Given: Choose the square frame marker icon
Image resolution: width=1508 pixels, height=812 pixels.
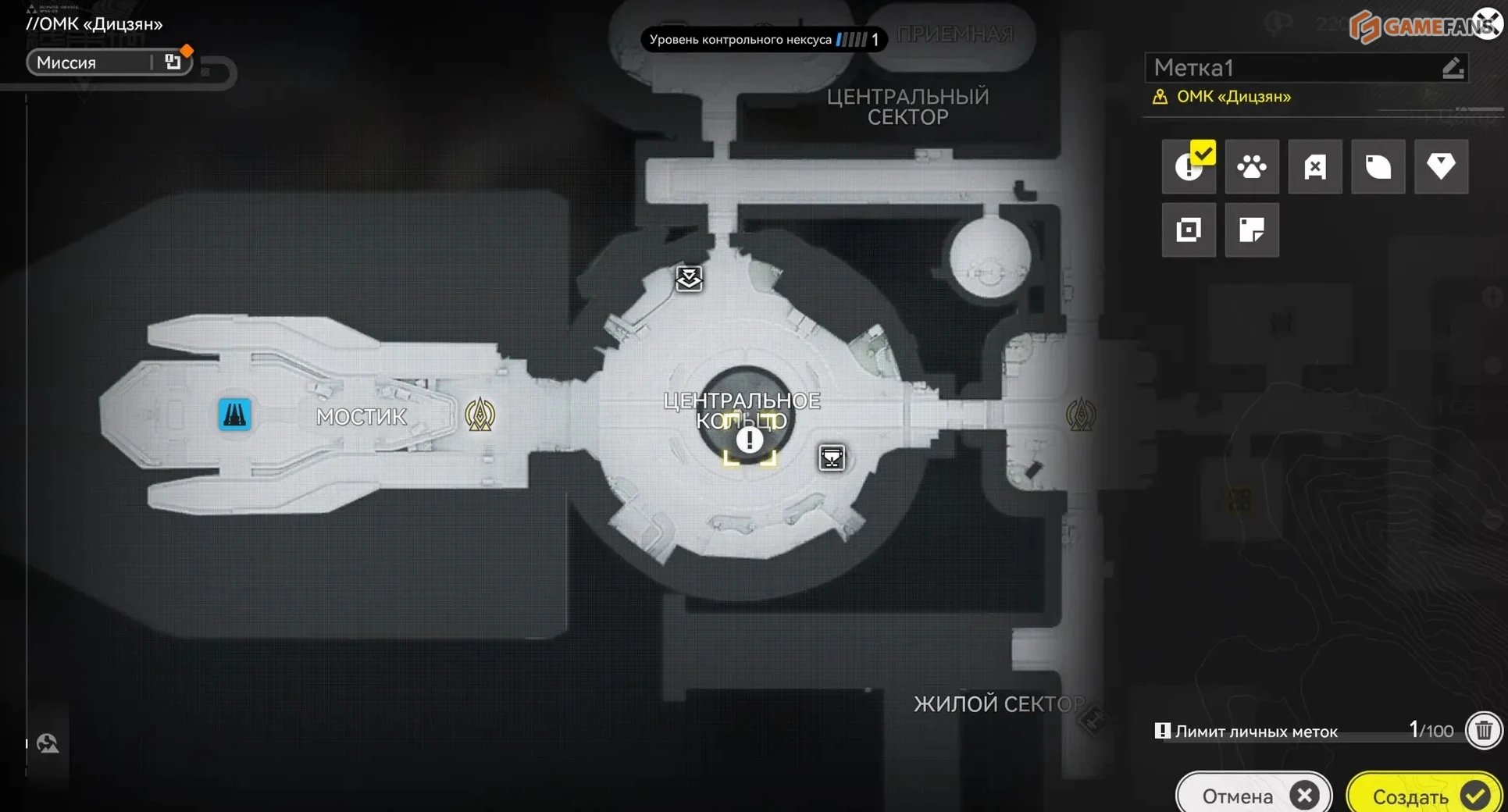Looking at the screenshot, I should tap(1189, 230).
